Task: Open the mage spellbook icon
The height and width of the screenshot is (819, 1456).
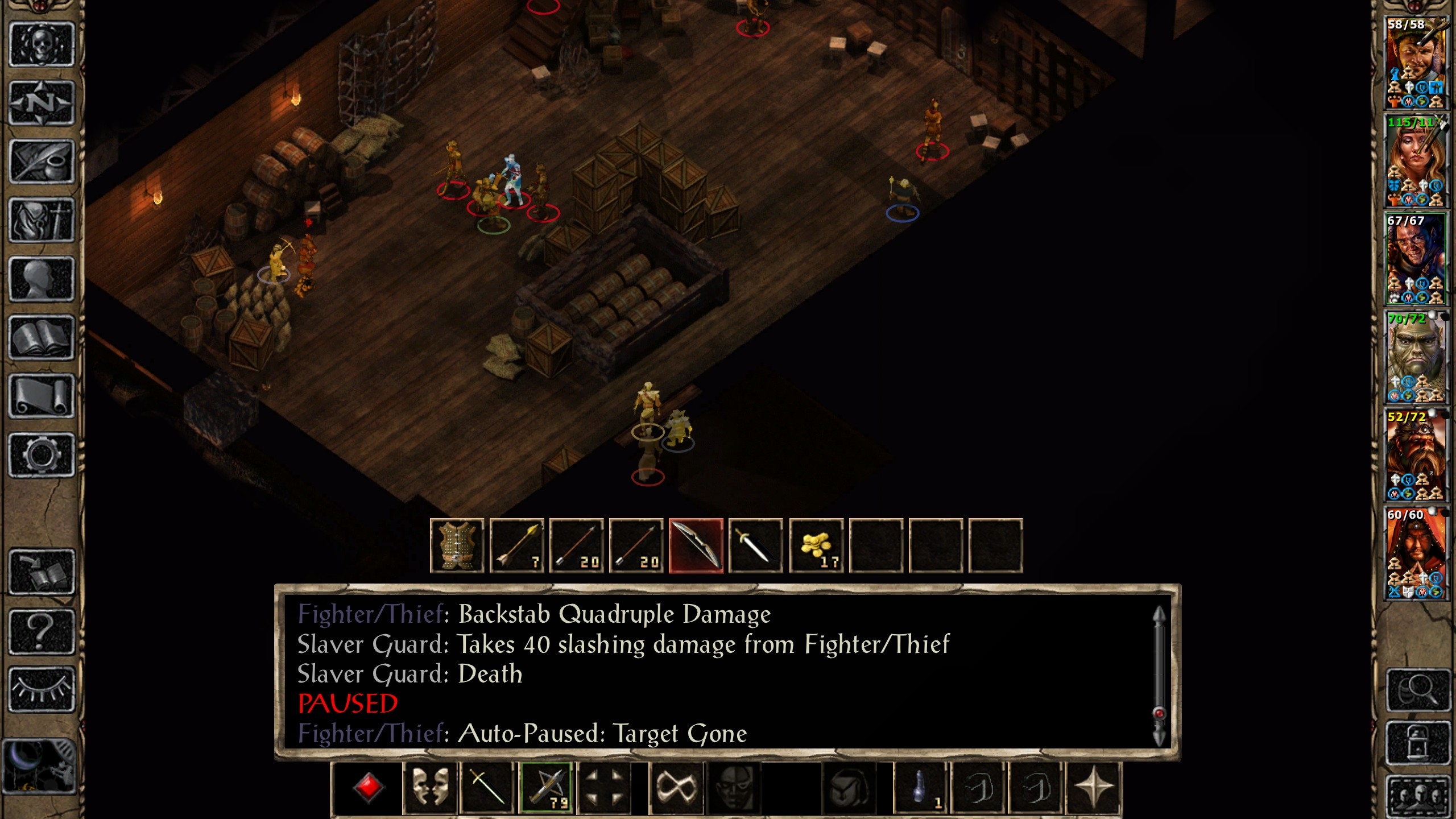Action: (42, 338)
